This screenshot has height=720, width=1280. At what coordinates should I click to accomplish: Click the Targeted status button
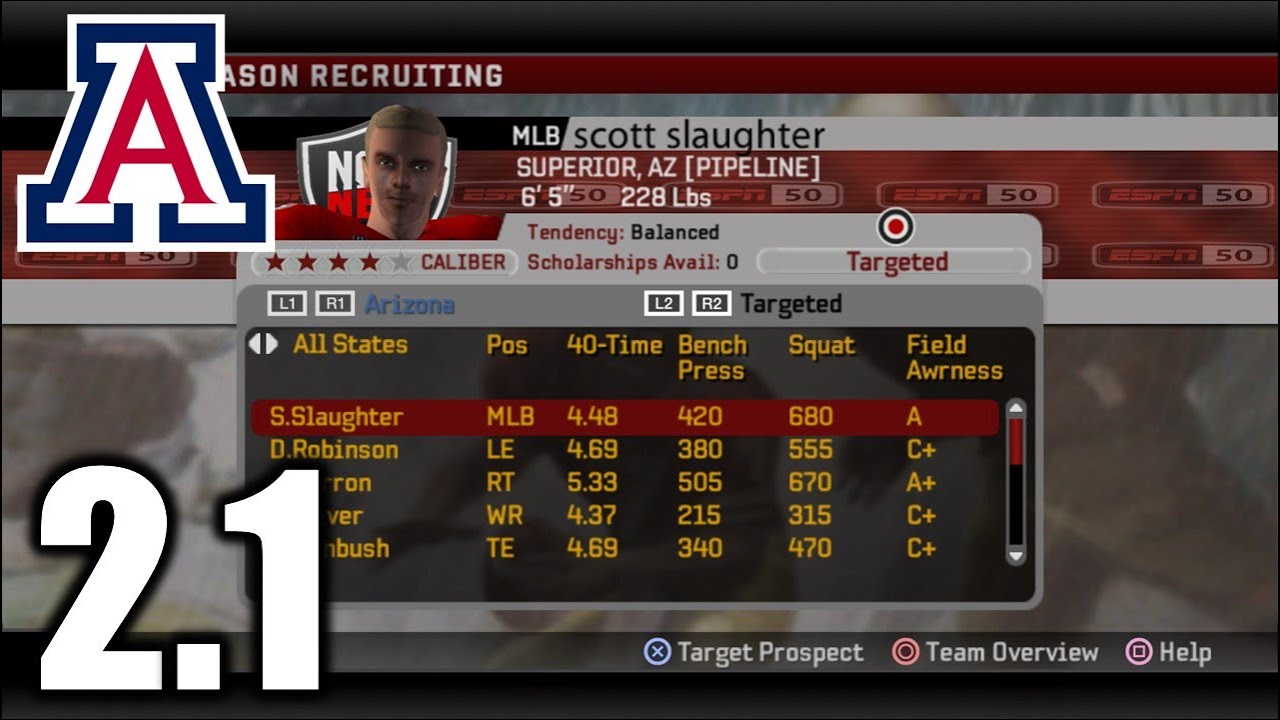click(895, 262)
